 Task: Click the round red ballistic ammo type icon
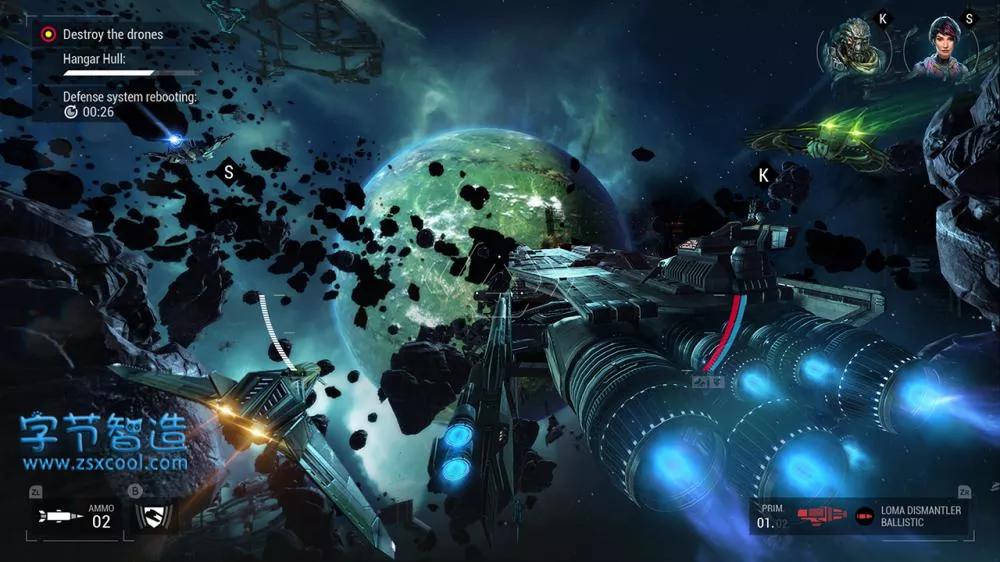(x=865, y=517)
